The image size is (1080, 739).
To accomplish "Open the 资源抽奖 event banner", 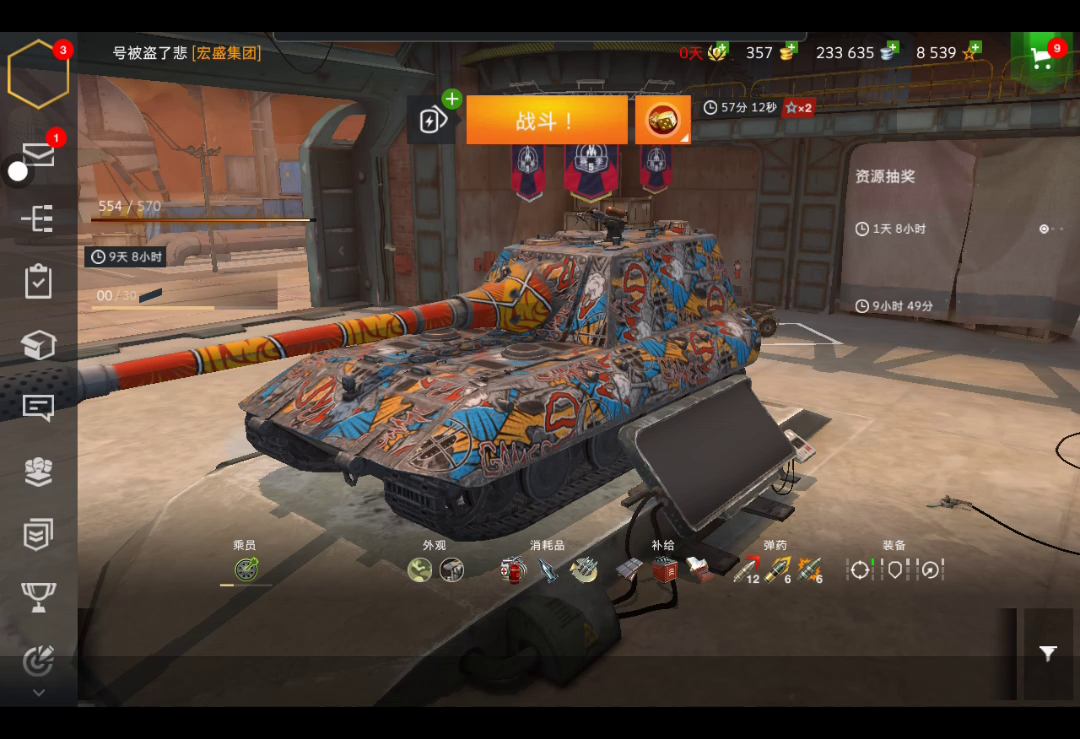I will [885, 177].
